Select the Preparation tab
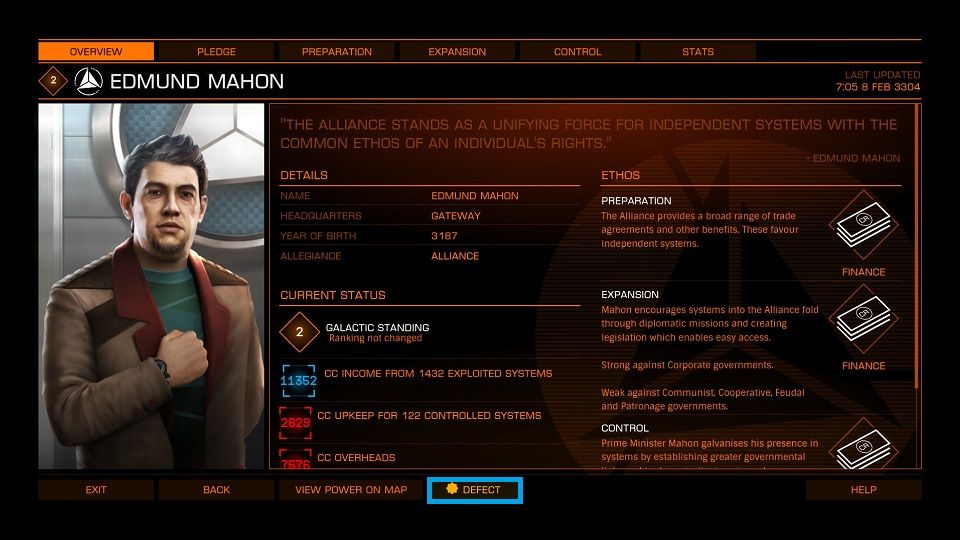Image resolution: width=960 pixels, height=540 pixels. (x=337, y=51)
